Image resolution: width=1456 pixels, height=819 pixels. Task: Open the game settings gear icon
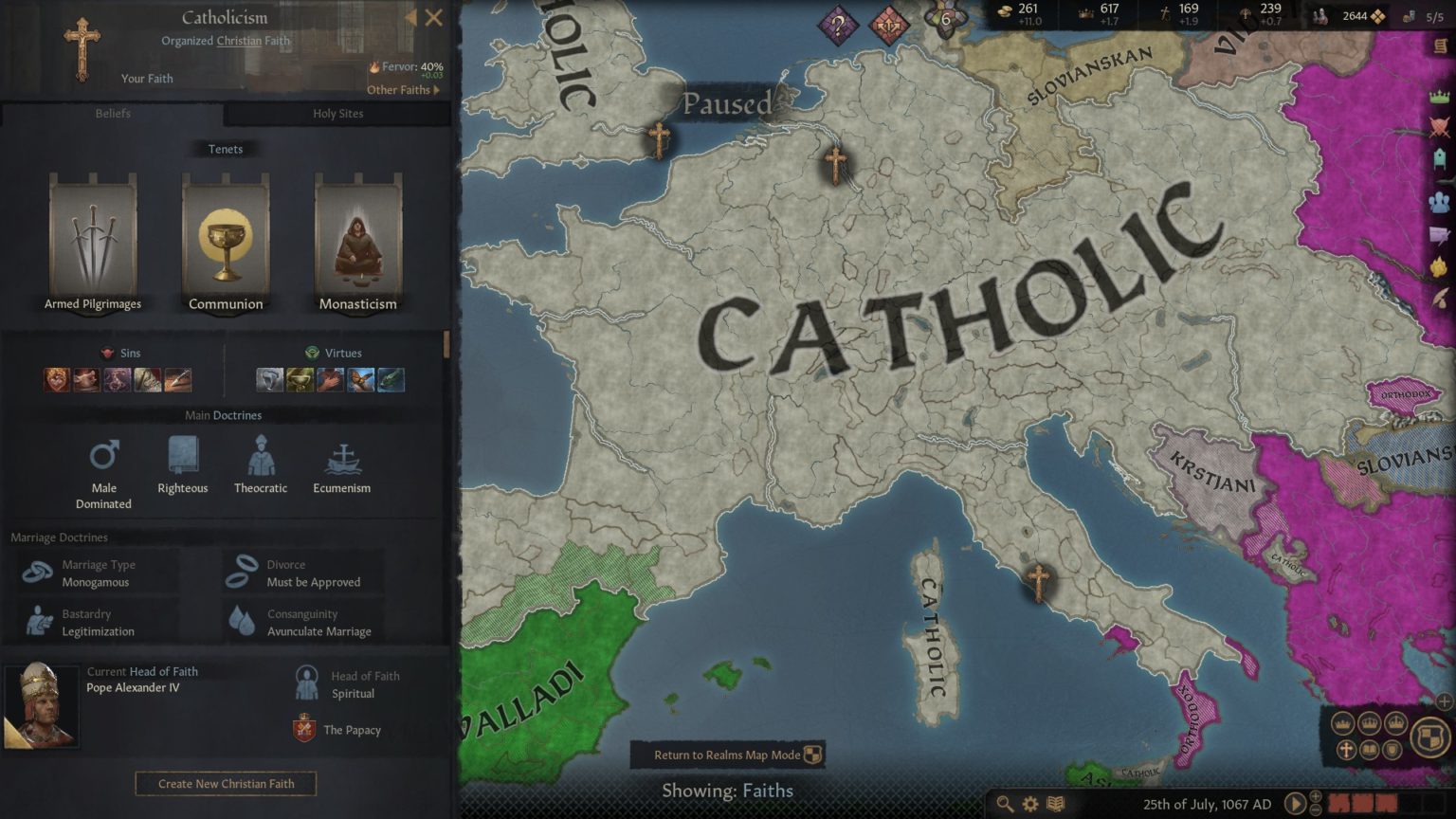tap(1029, 802)
